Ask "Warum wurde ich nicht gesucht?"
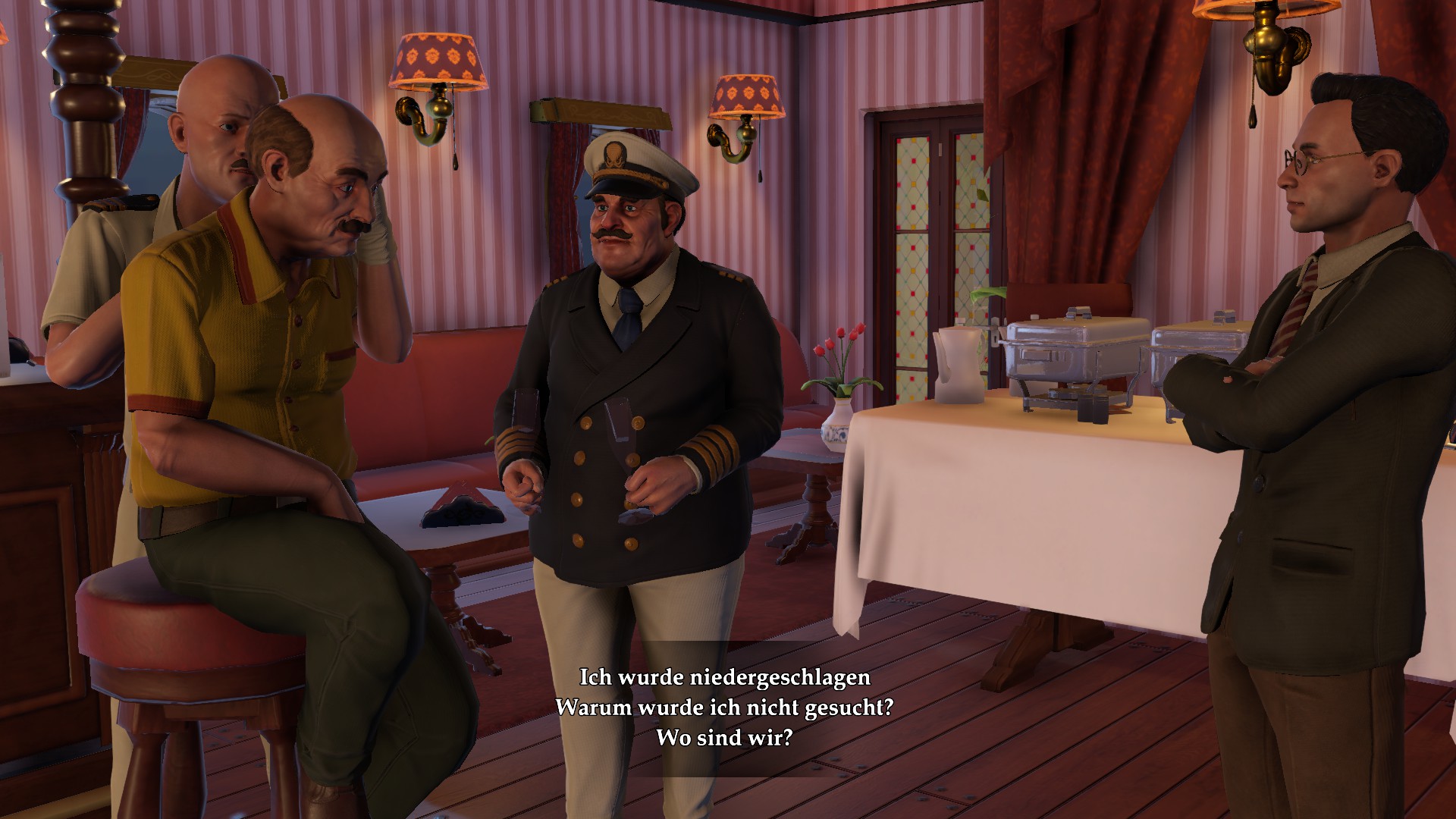The image size is (1456, 819). (x=724, y=707)
